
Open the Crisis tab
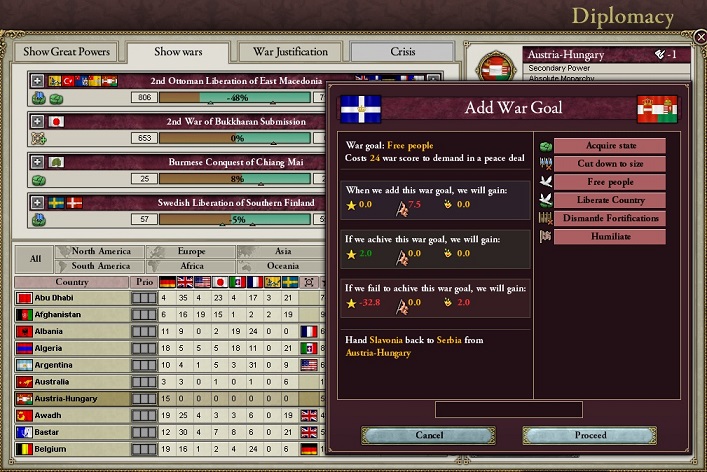pos(405,52)
